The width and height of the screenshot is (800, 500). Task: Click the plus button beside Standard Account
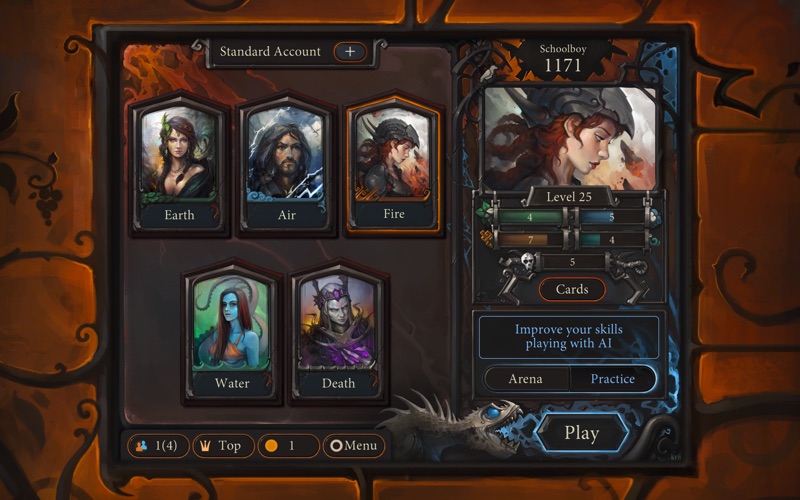click(x=350, y=51)
